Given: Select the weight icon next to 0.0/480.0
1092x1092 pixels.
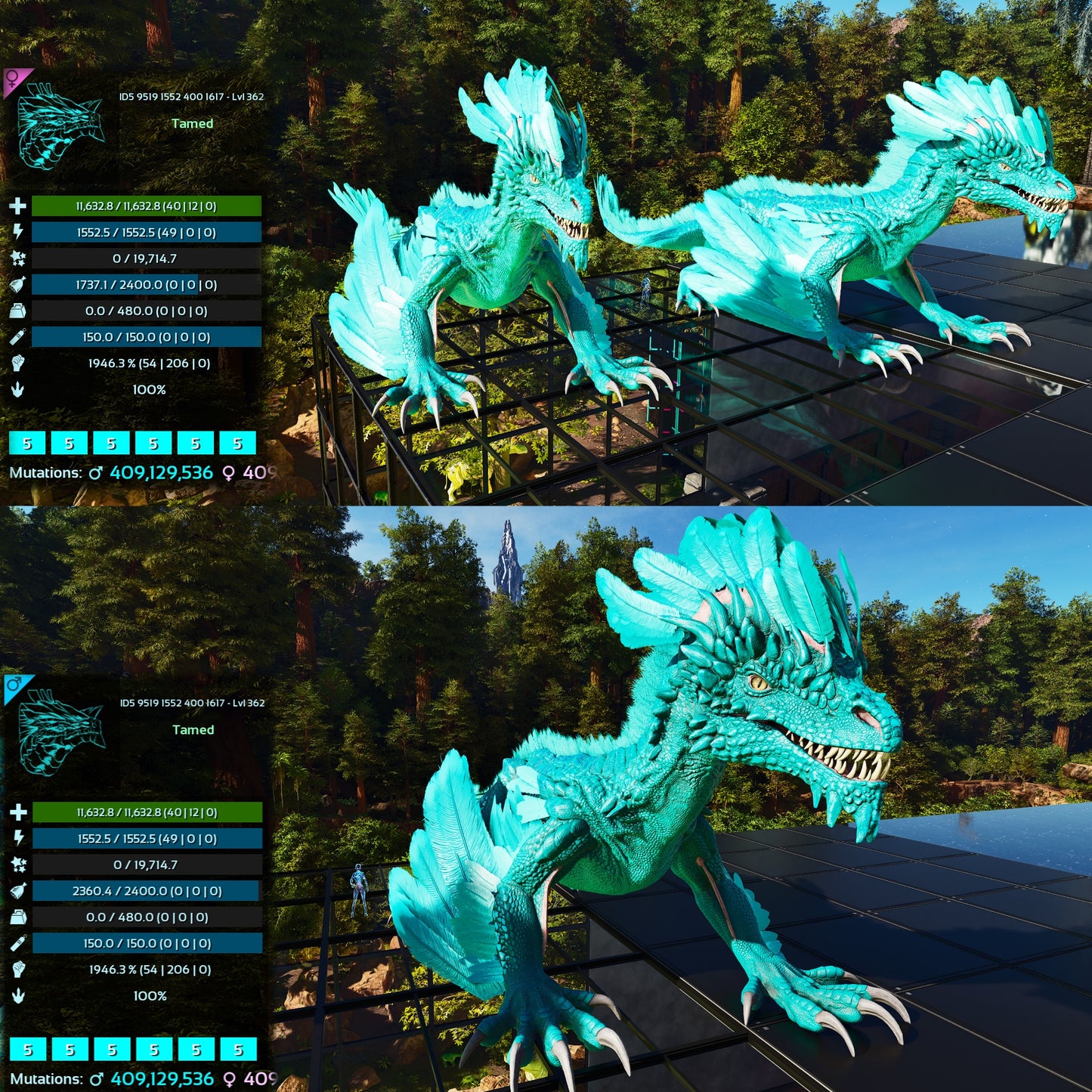Looking at the screenshot, I should click(x=17, y=312).
